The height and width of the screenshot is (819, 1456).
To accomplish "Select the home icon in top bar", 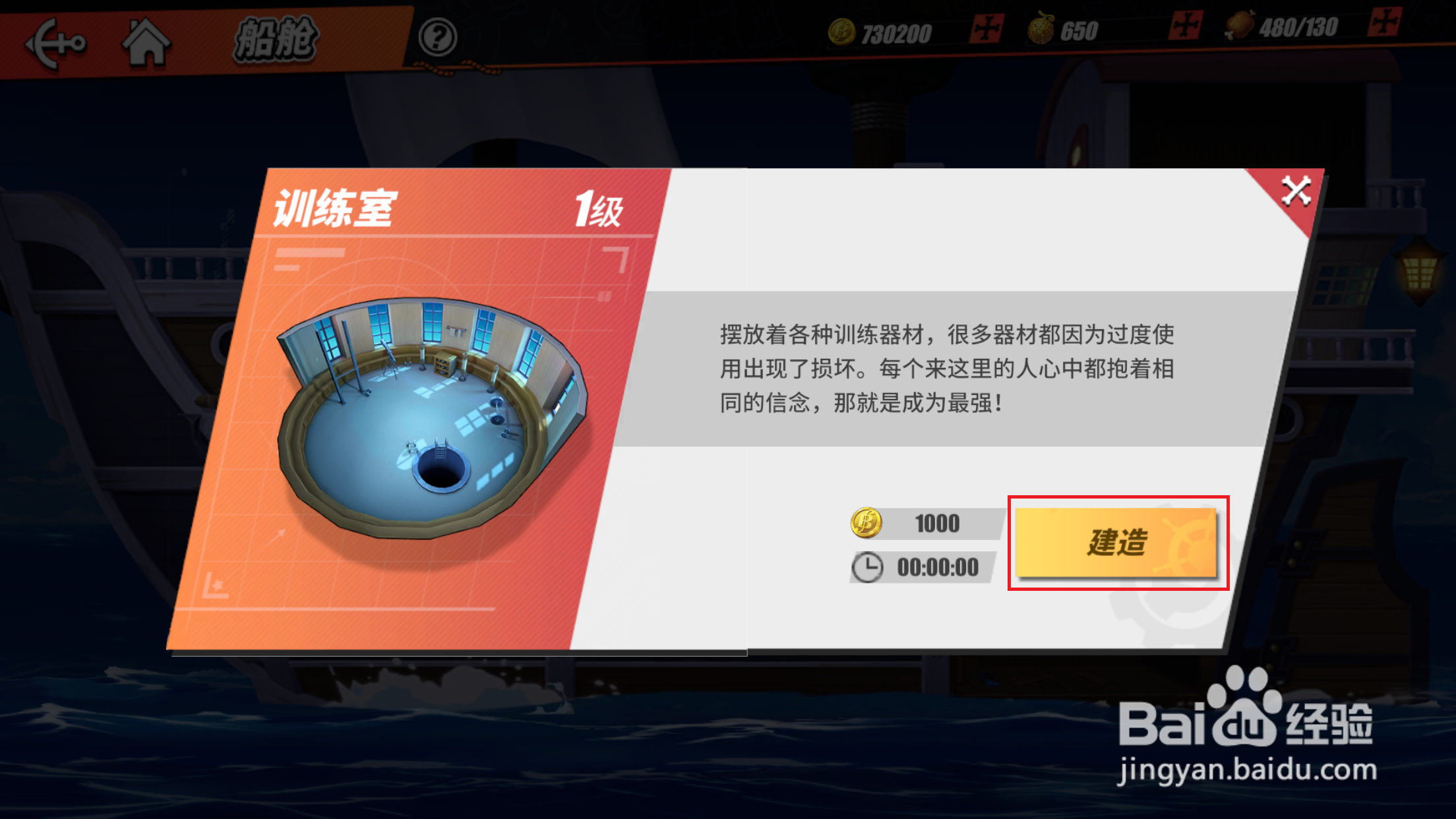I will 146,41.
